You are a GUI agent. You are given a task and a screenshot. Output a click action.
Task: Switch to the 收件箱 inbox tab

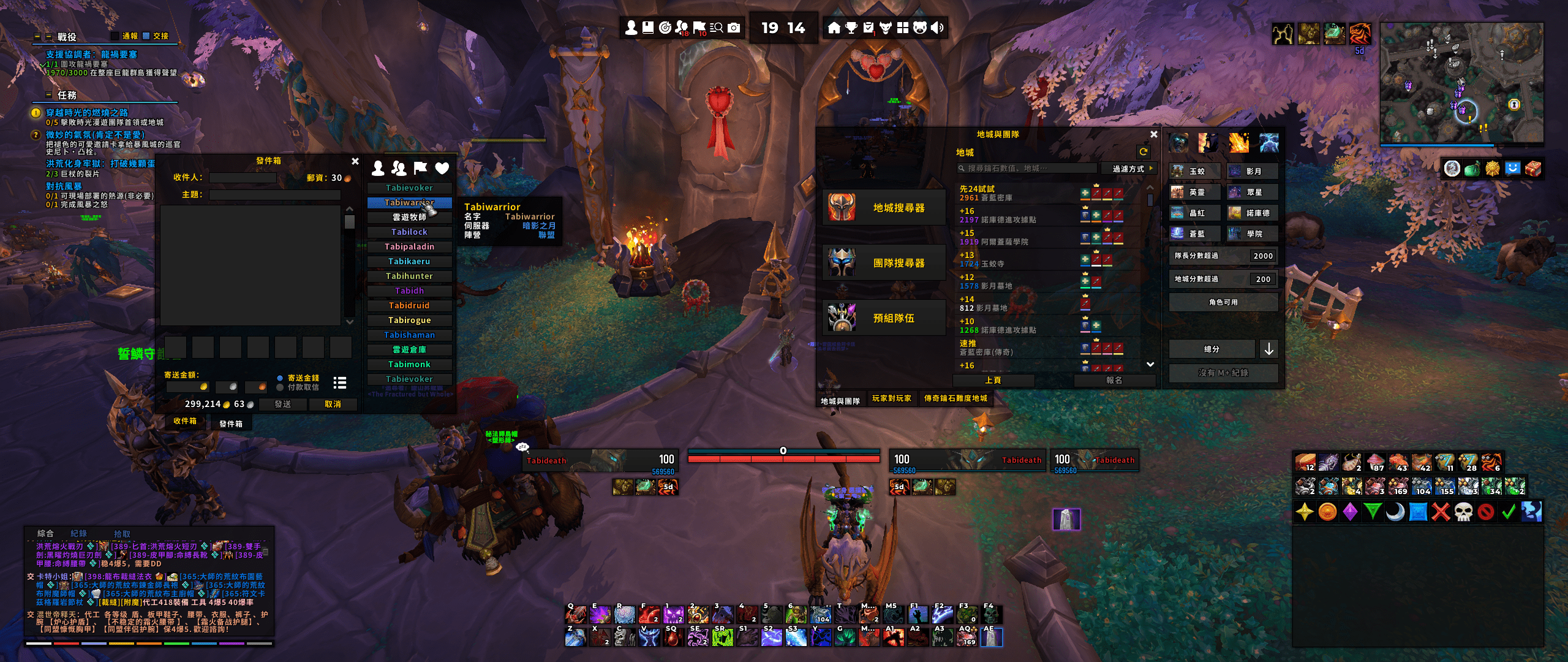coord(185,423)
